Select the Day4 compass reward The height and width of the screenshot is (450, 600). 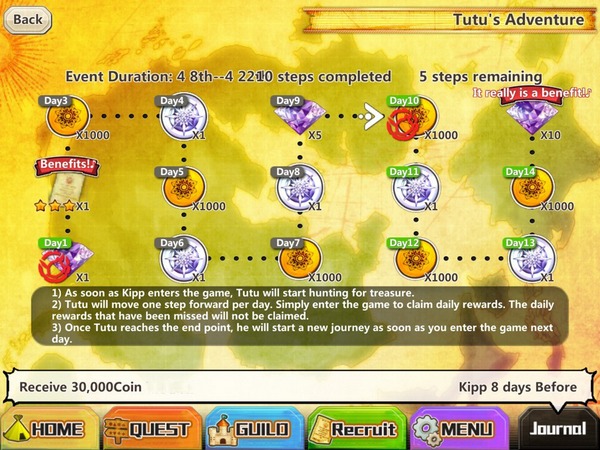pos(182,118)
